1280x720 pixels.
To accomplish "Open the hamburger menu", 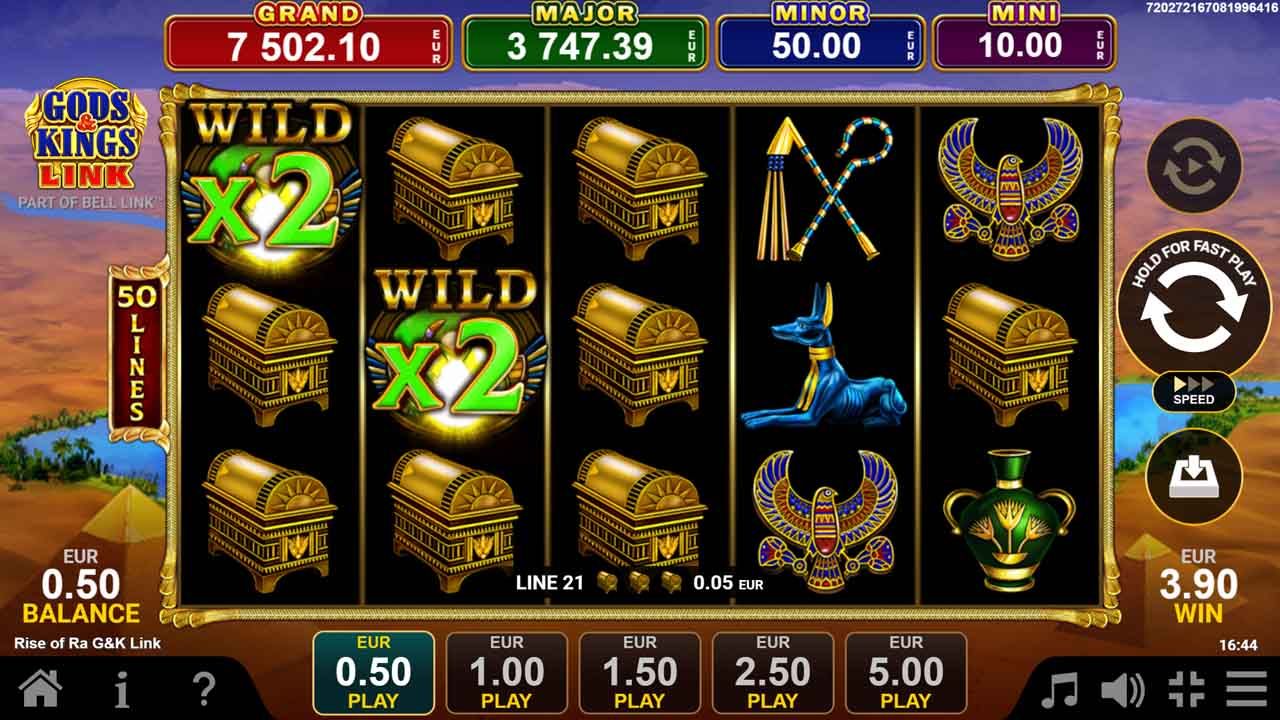I will click(x=1244, y=686).
